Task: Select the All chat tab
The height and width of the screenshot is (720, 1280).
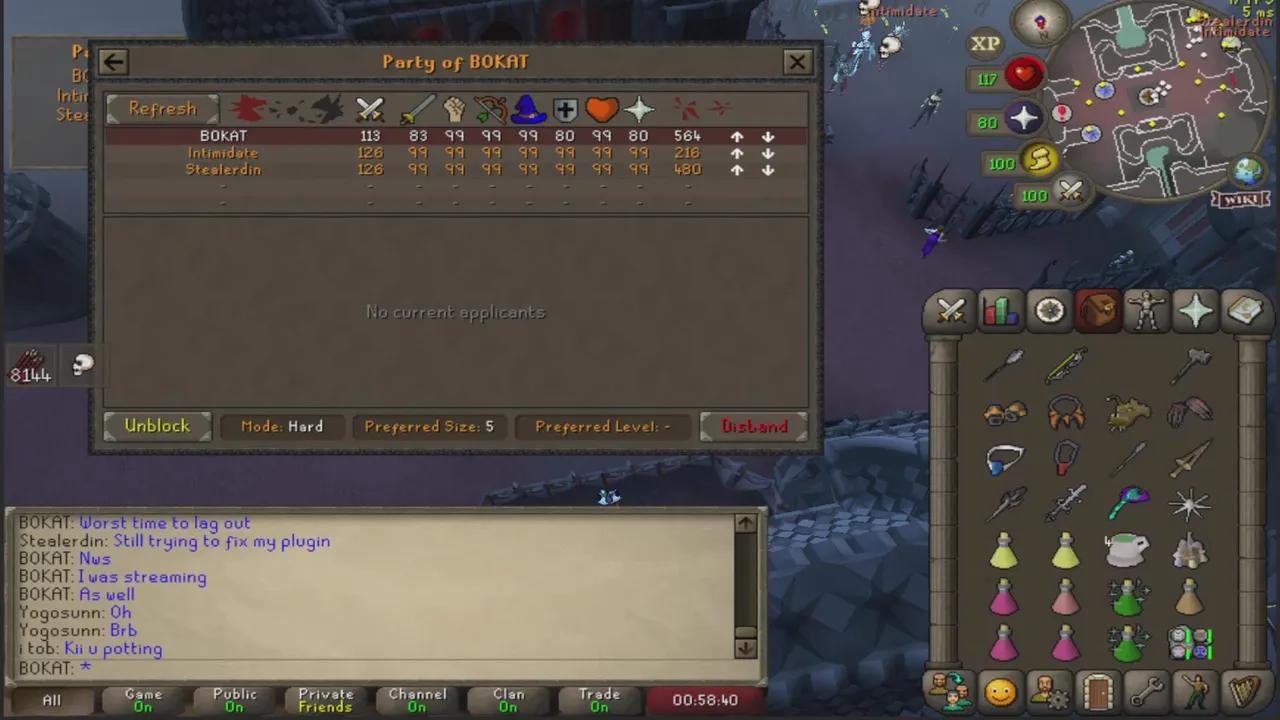Action: point(51,700)
